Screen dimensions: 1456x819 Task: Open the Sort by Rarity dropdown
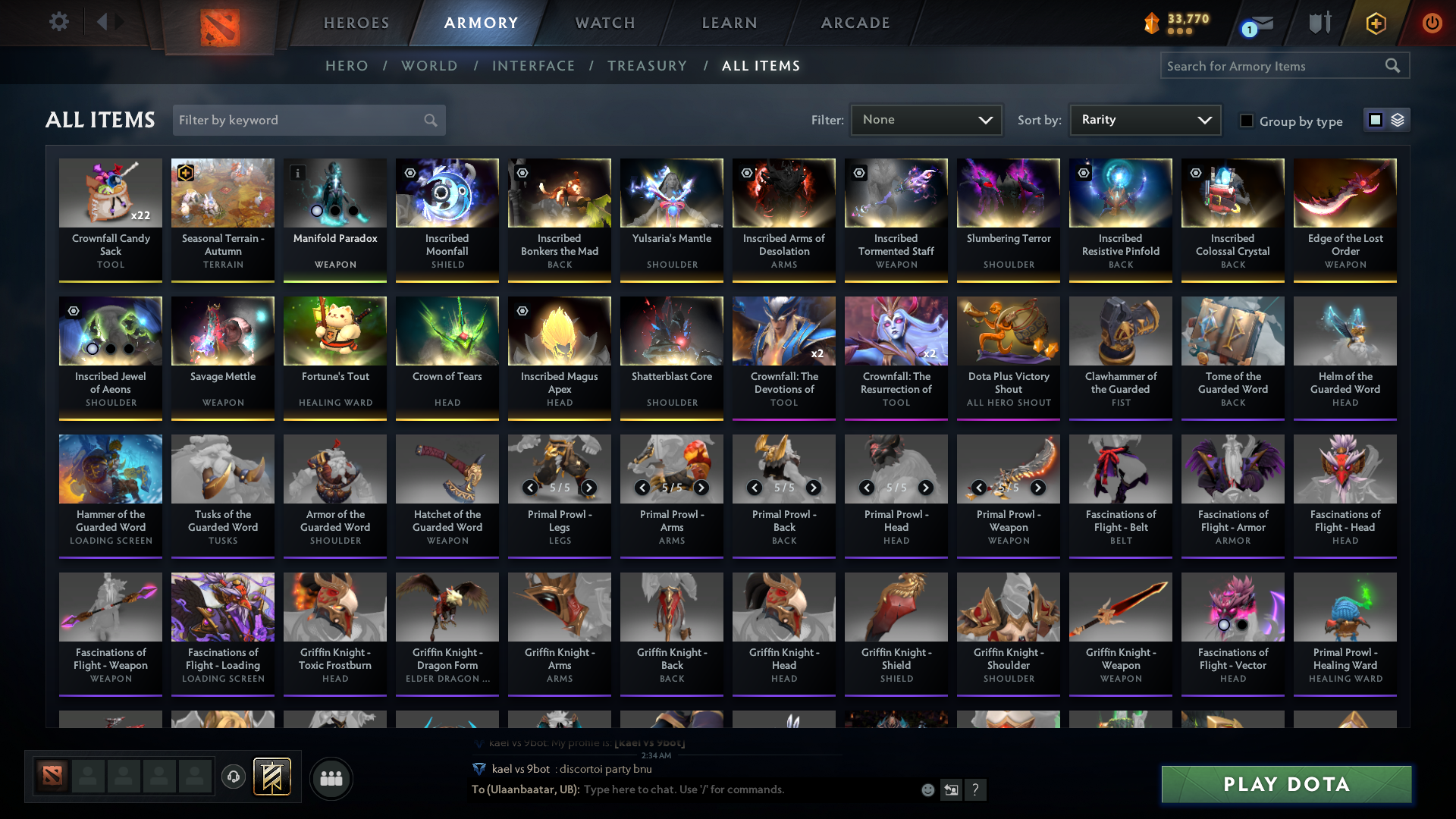[1144, 120]
